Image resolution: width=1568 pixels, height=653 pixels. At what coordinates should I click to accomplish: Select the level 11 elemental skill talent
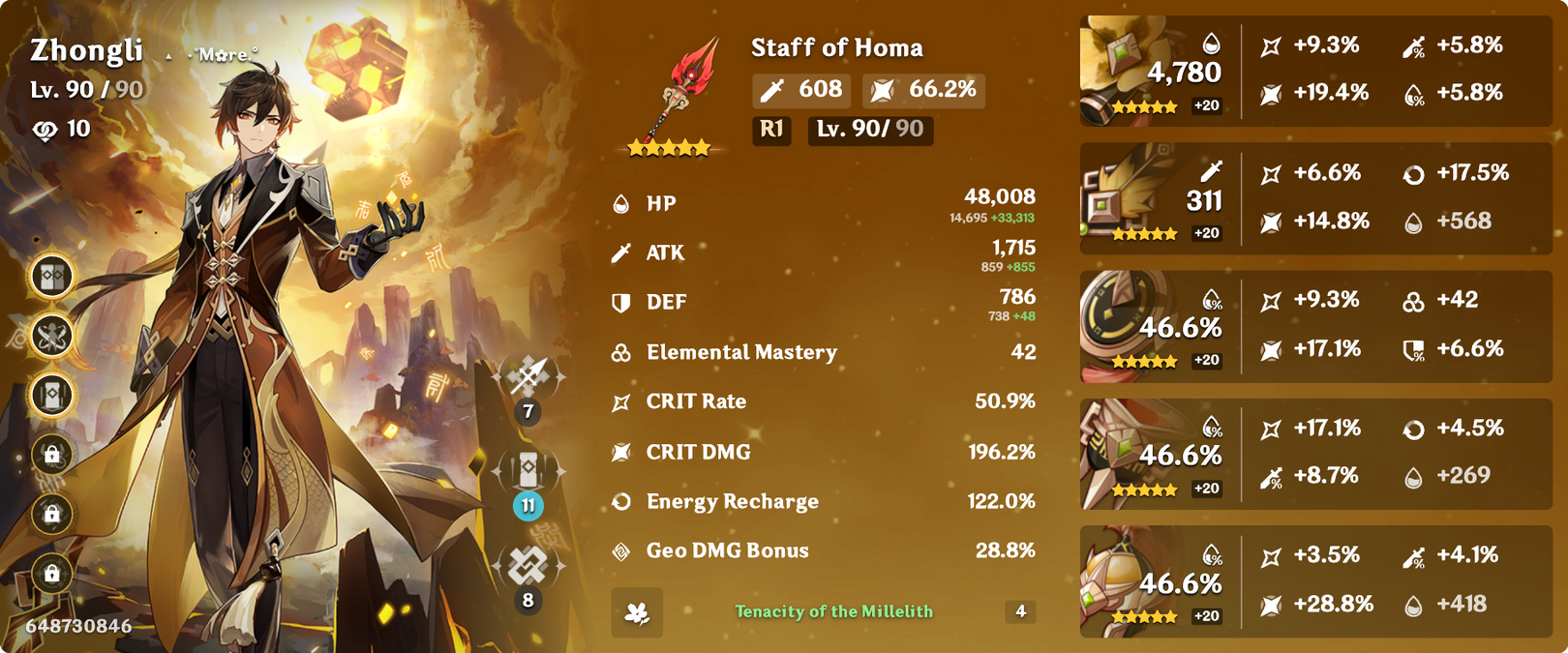click(x=528, y=470)
